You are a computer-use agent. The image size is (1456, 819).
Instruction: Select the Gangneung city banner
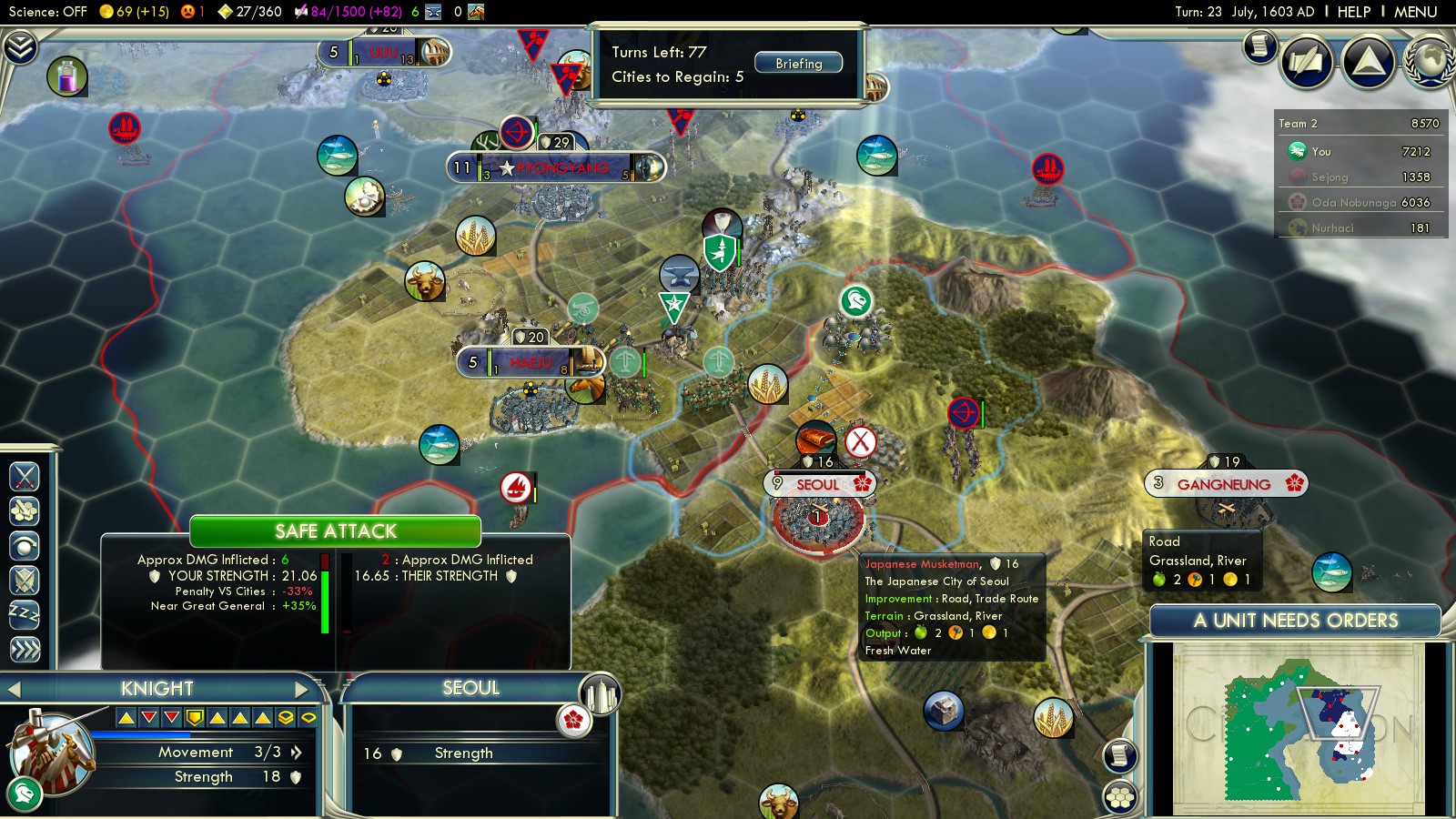pos(1224,484)
